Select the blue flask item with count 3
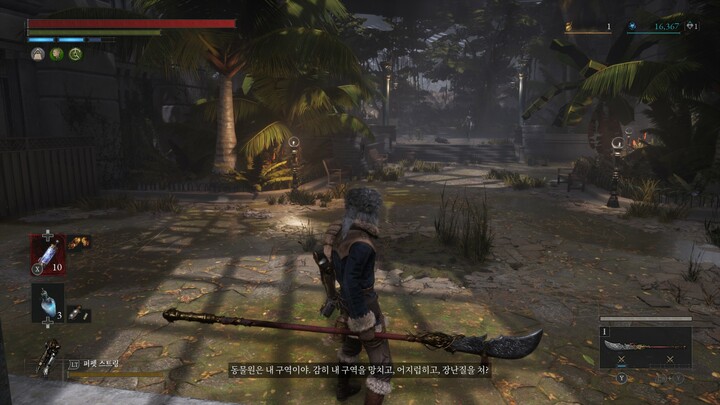The height and width of the screenshot is (405, 720). [47, 301]
